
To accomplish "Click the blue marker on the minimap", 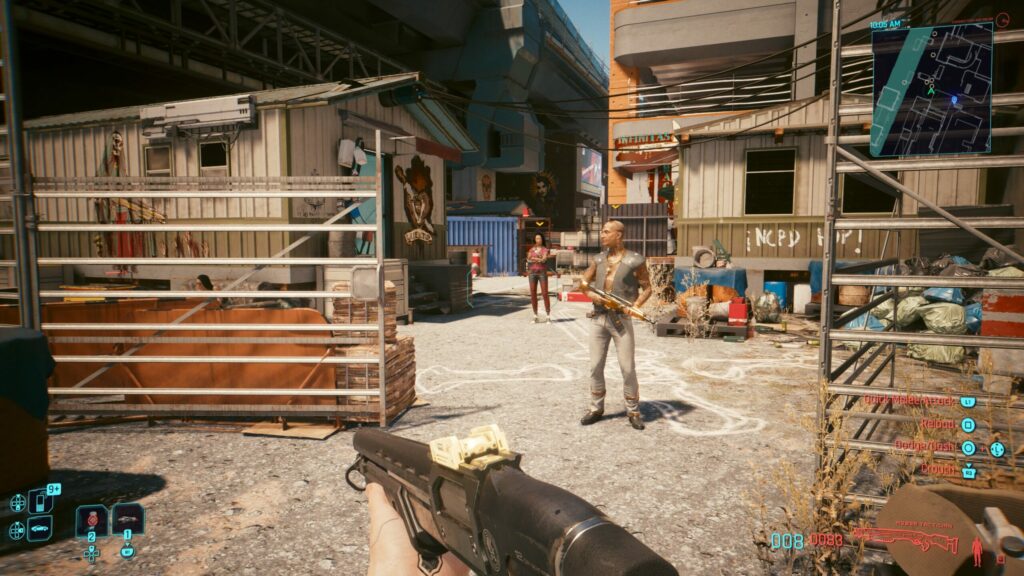I will [x=953, y=99].
